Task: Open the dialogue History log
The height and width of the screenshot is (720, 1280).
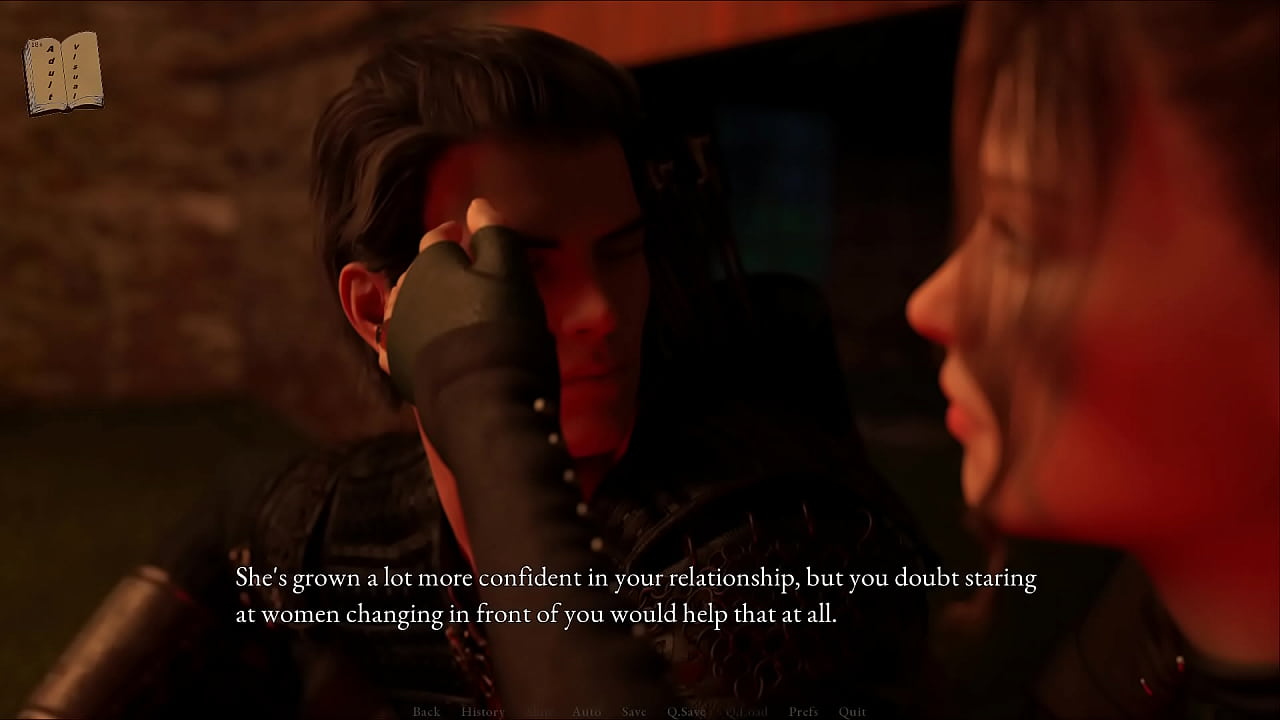Action: (x=482, y=711)
